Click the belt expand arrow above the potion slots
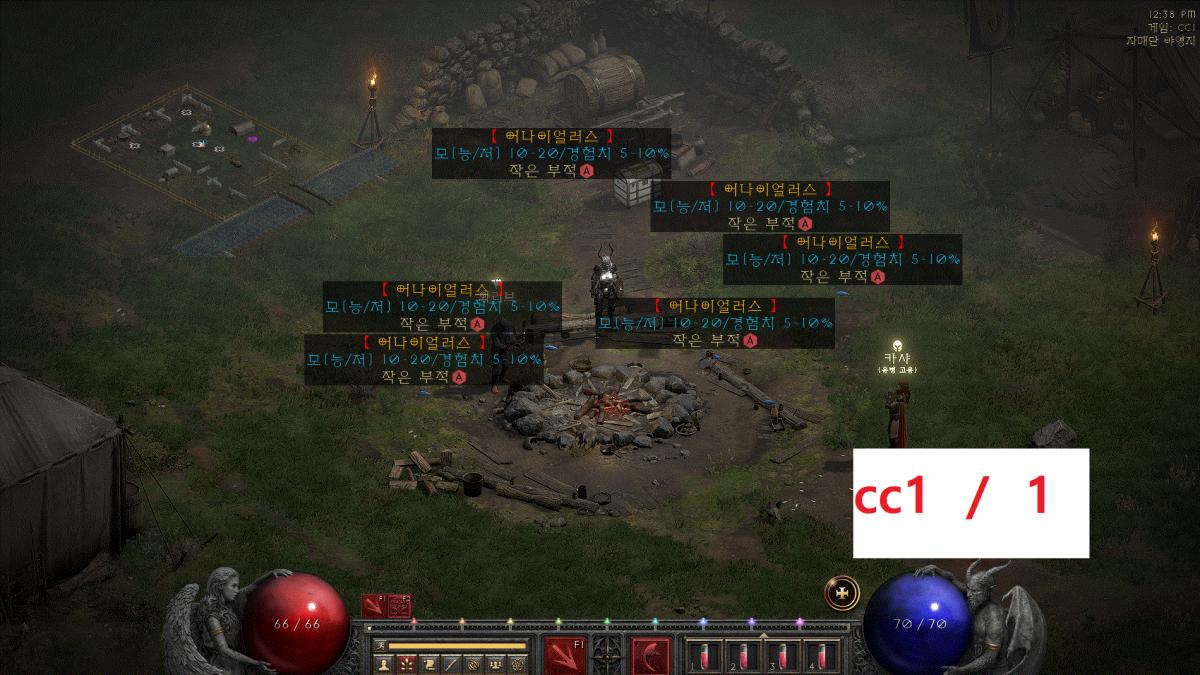This screenshot has width=1200, height=675. tap(763, 633)
